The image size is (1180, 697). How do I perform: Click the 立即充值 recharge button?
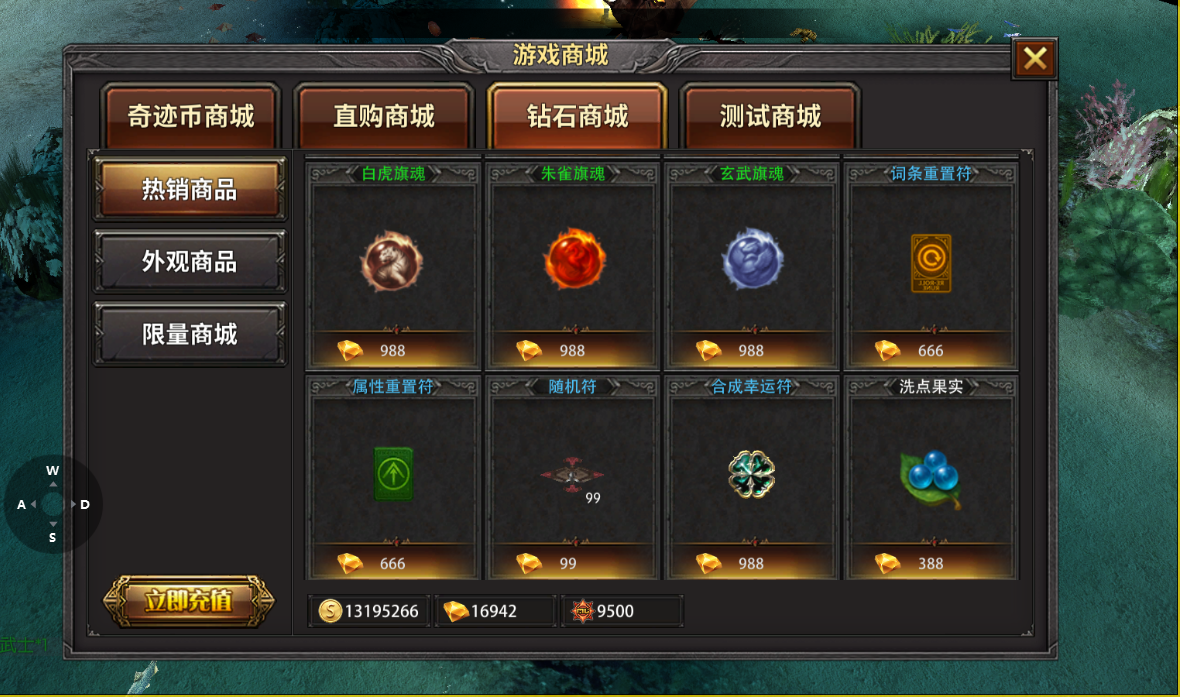tap(189, 601)
